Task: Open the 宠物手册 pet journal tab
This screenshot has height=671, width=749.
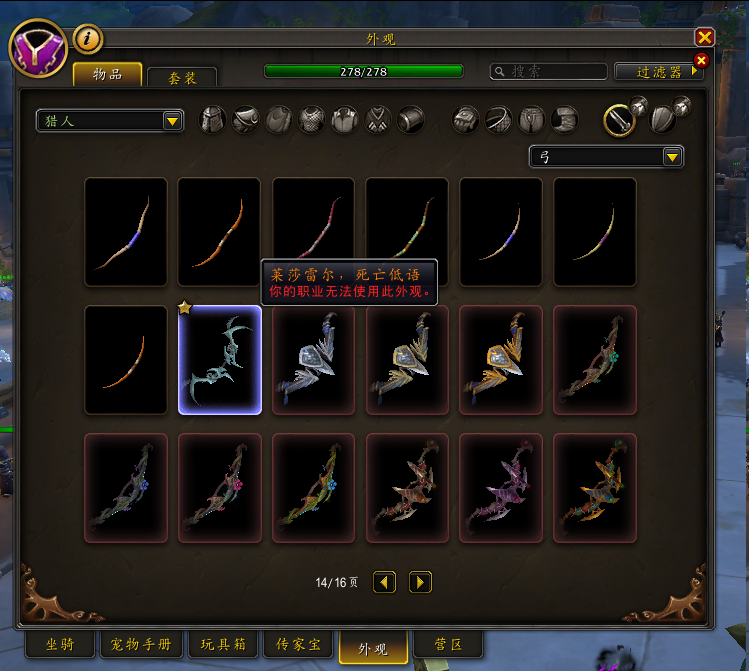Action: [x=141, y=644]
